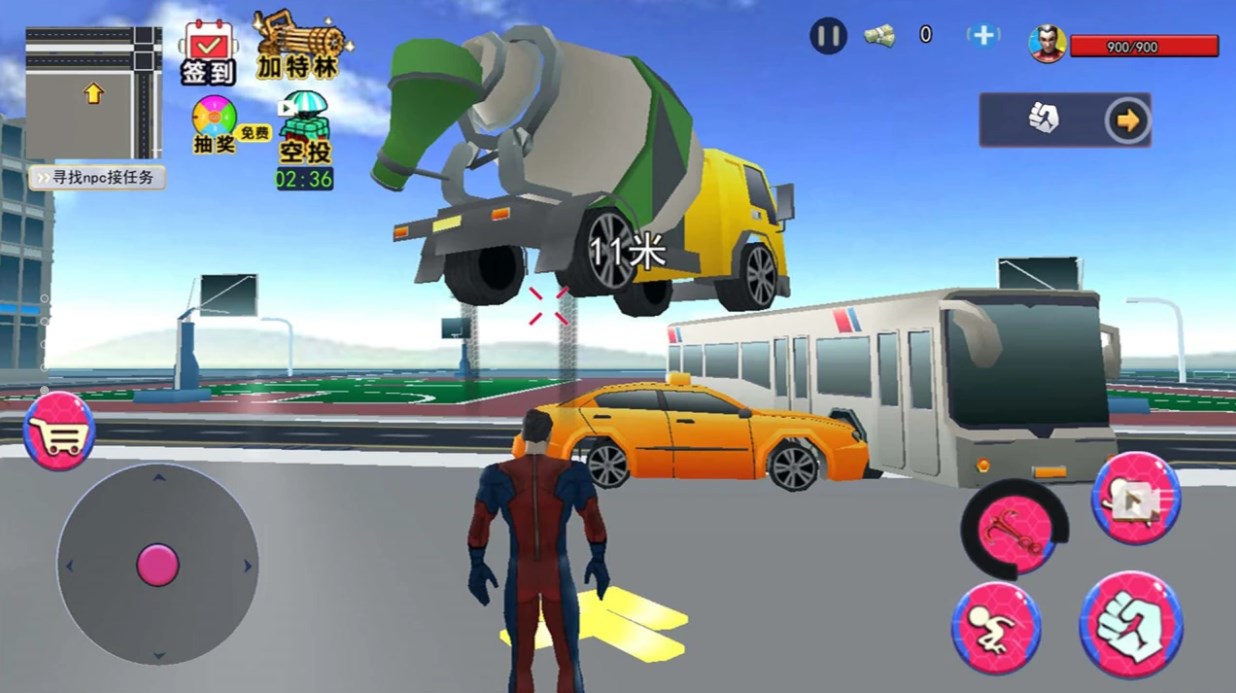
Task: Open the 加特林 Gatling gun offer
Action: click(x=297, y=47)
